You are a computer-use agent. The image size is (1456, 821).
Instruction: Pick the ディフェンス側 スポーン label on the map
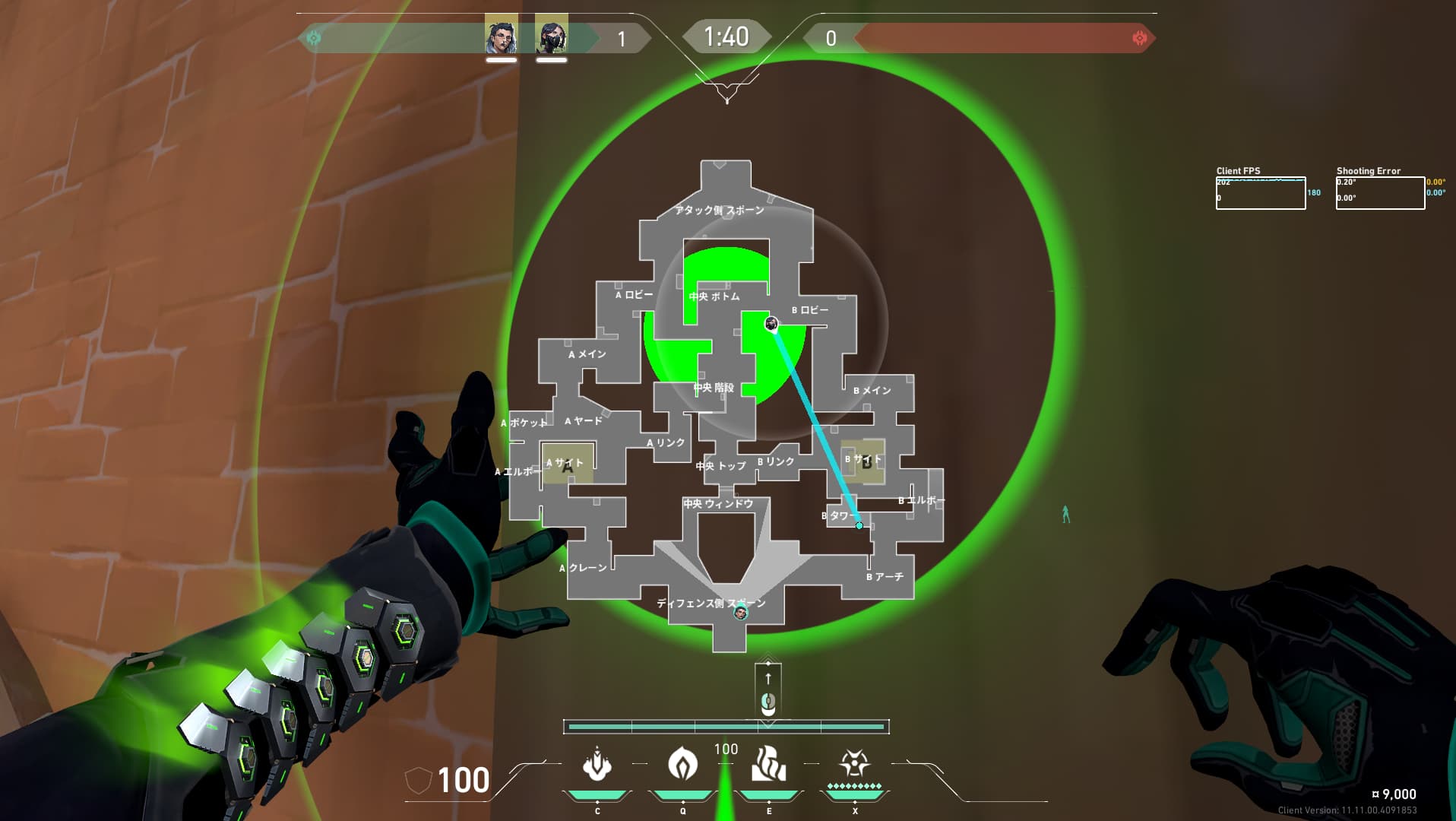711,604
